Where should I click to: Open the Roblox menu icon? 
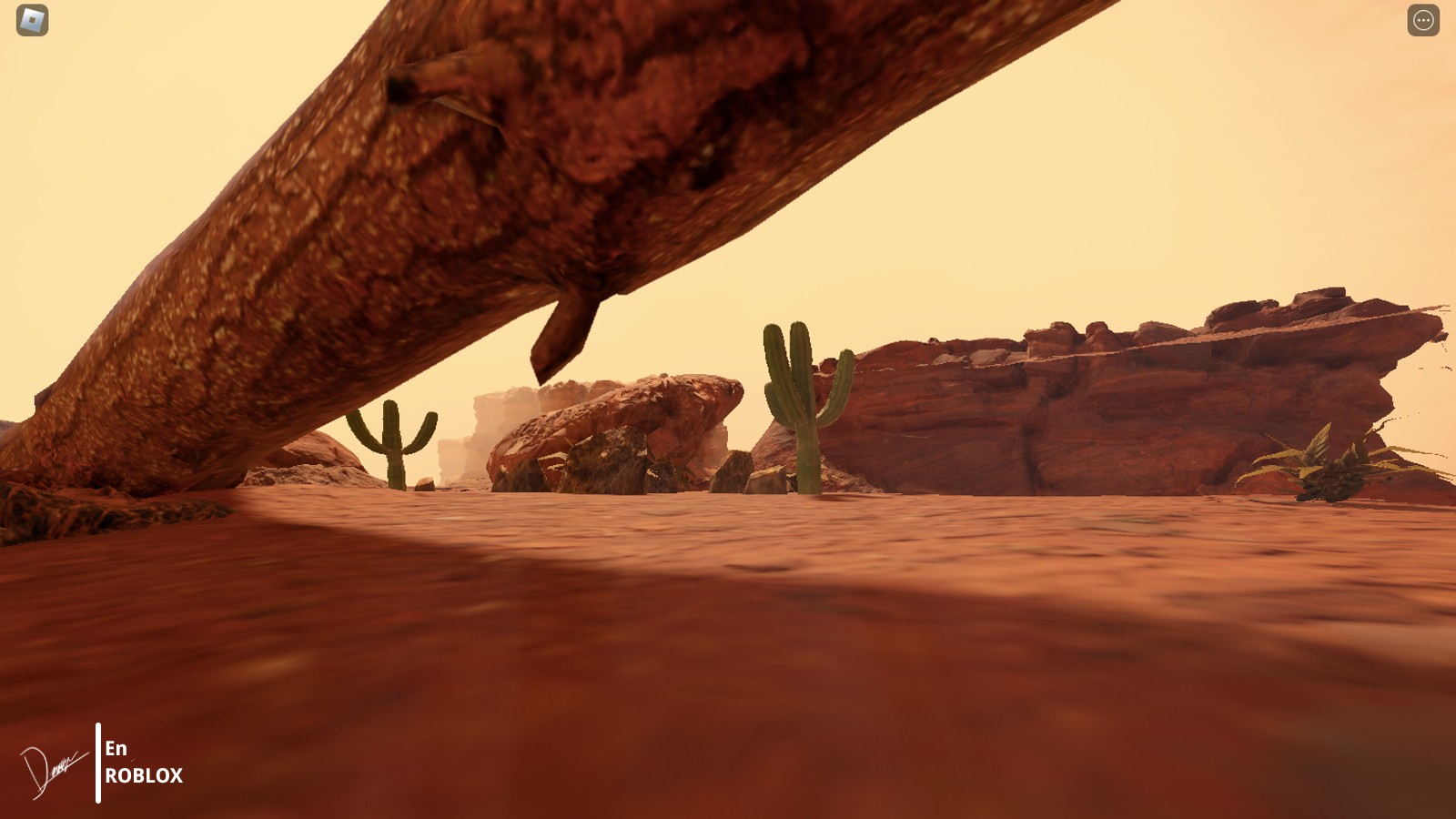click(33, 20)
